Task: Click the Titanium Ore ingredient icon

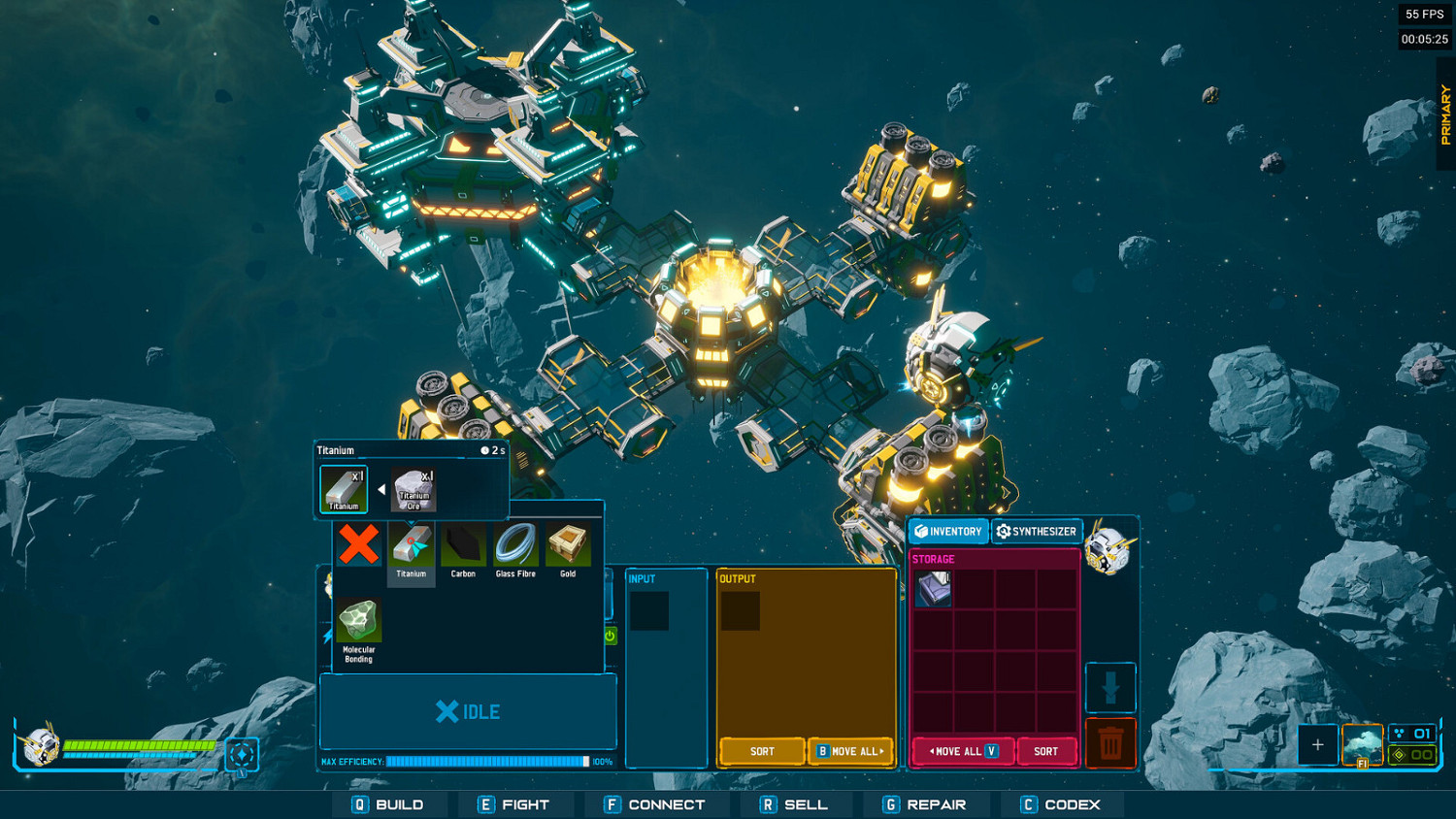Action: pyautogui.click(x=412, y=488)
